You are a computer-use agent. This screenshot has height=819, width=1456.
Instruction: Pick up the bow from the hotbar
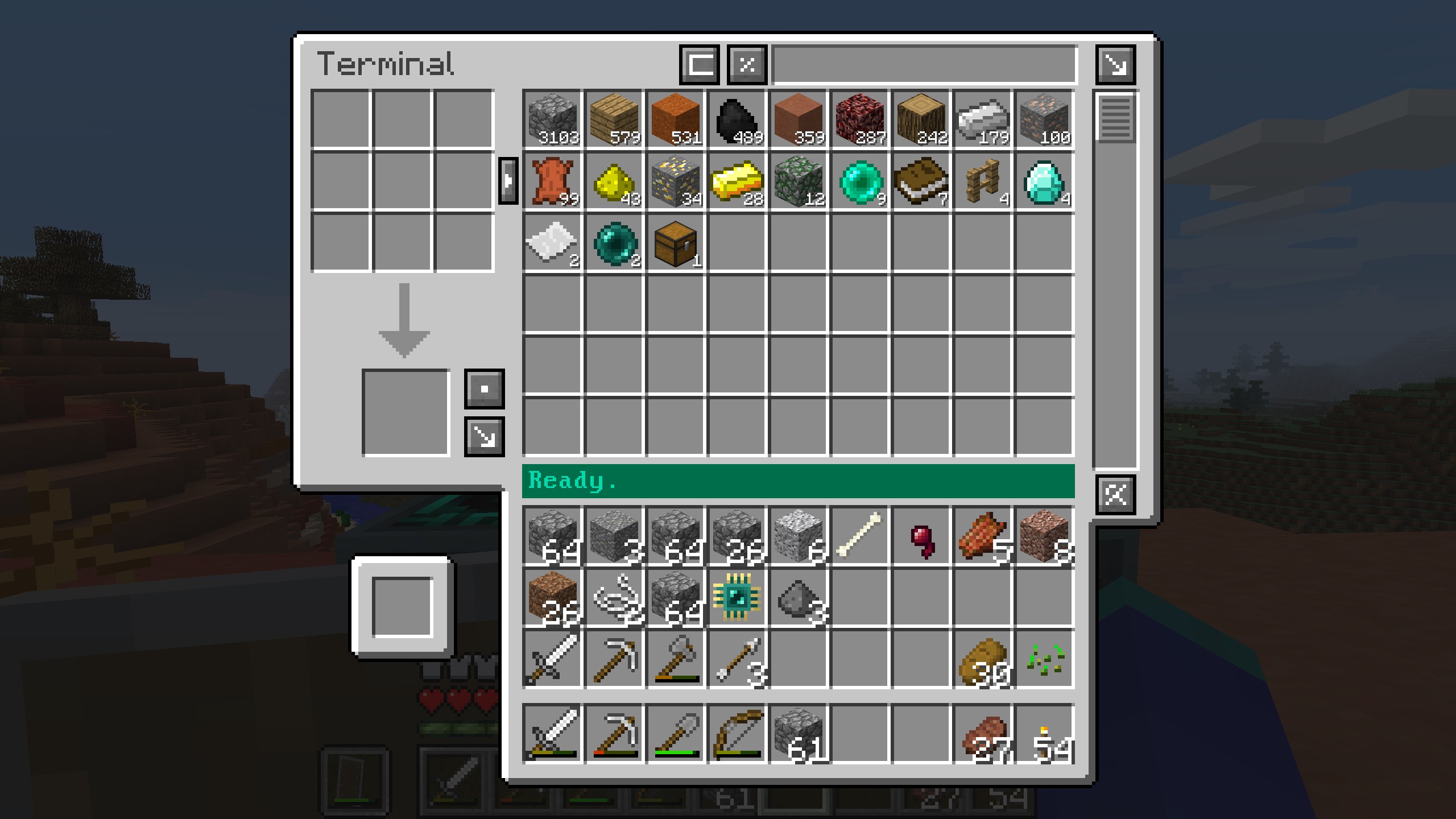737,733
